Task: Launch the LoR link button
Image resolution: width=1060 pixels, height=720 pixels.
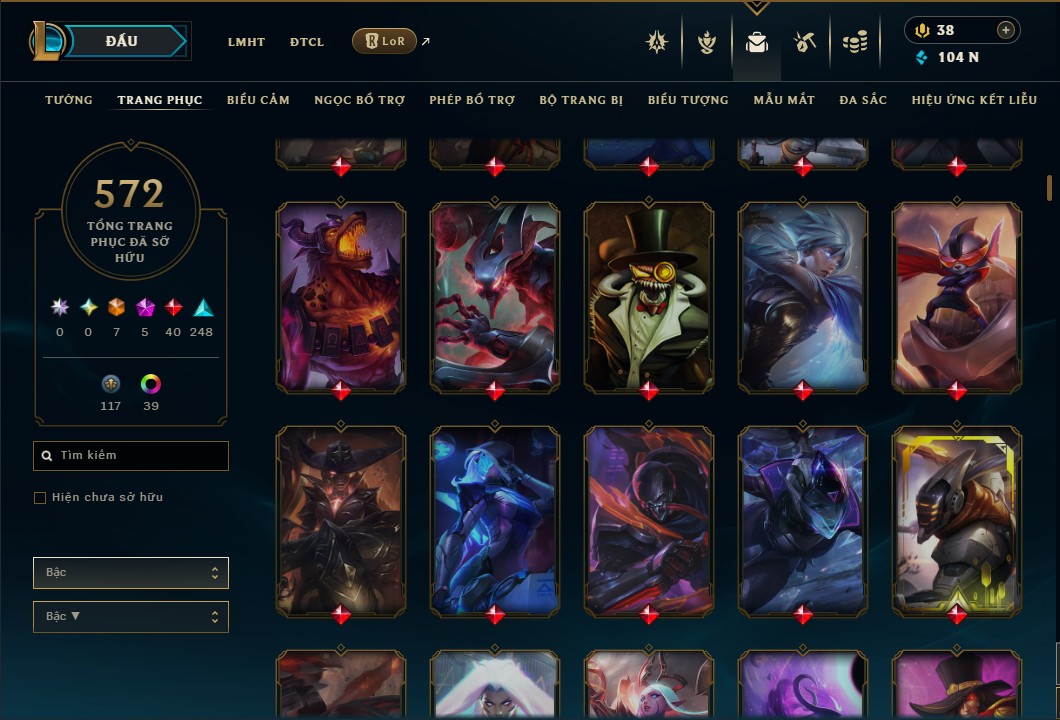Action: tap(384, 41)
